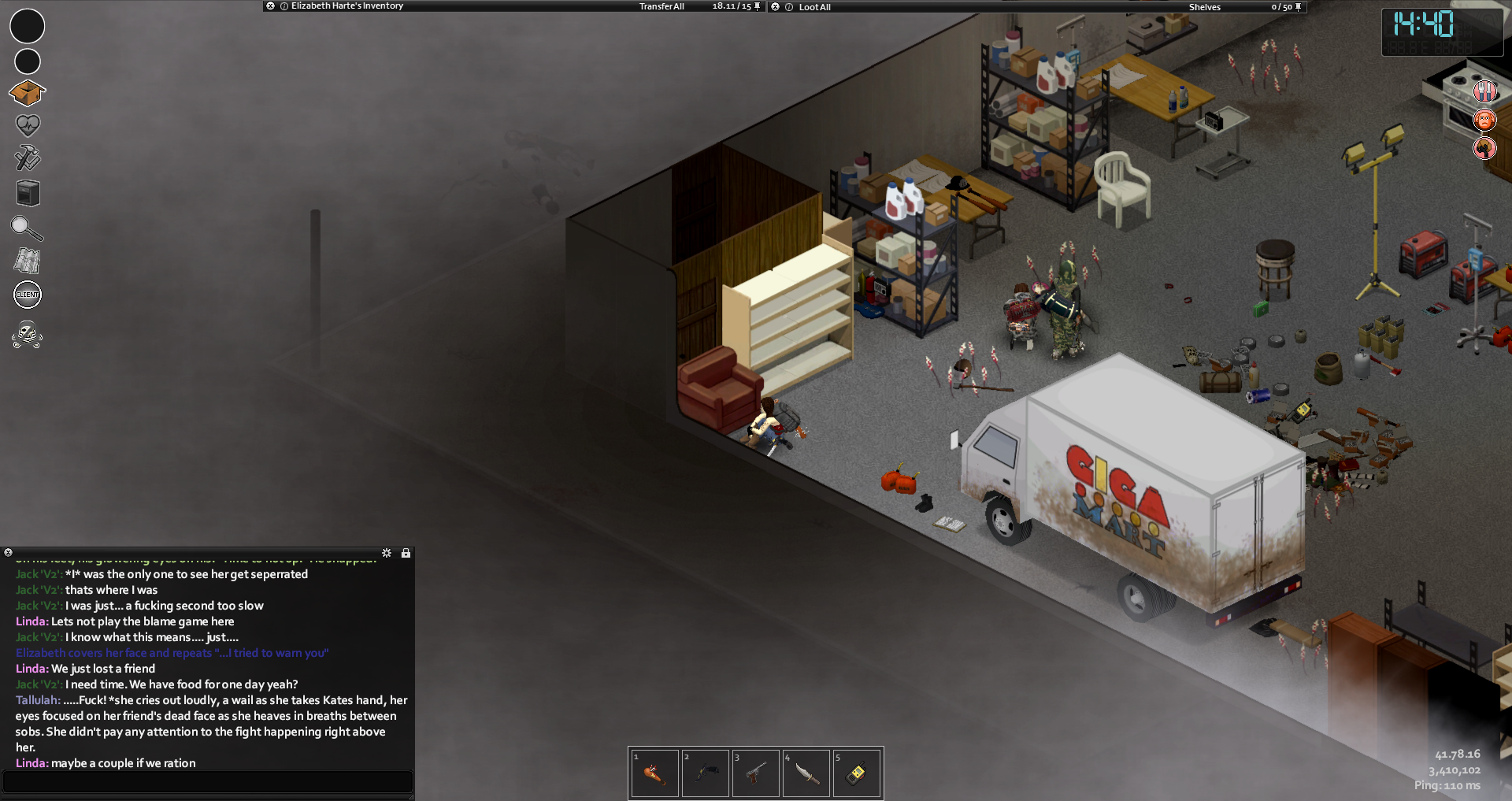Select the spiked baseball bat hotbar slot
The height and width of the screenshot is (801, 1512).
(x=654, y=773)
